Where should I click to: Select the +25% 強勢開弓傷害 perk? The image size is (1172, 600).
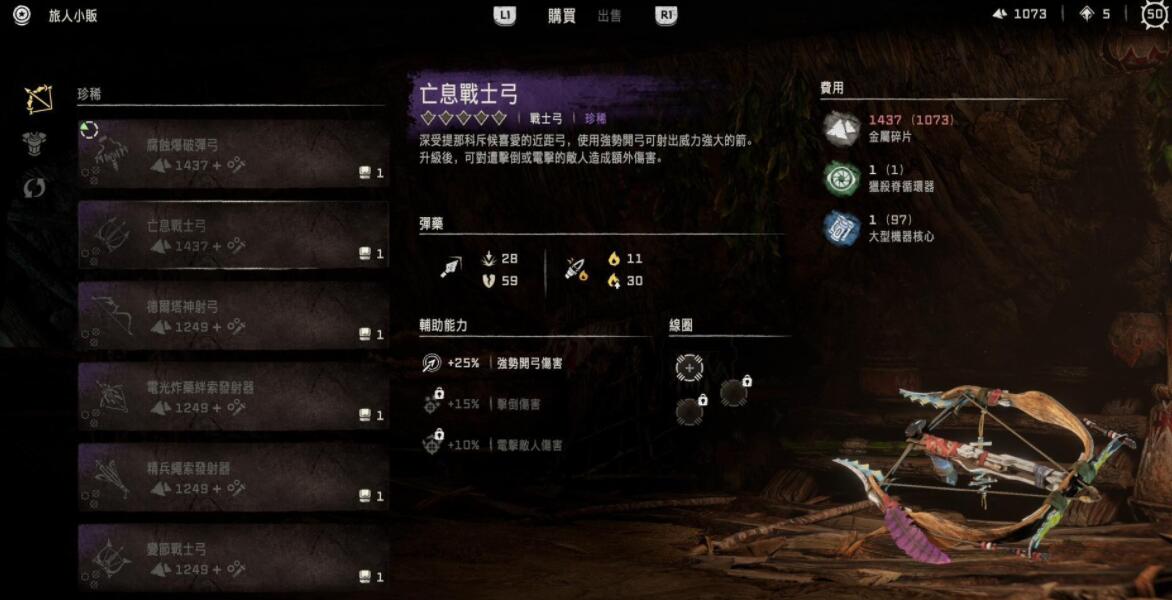432,364
